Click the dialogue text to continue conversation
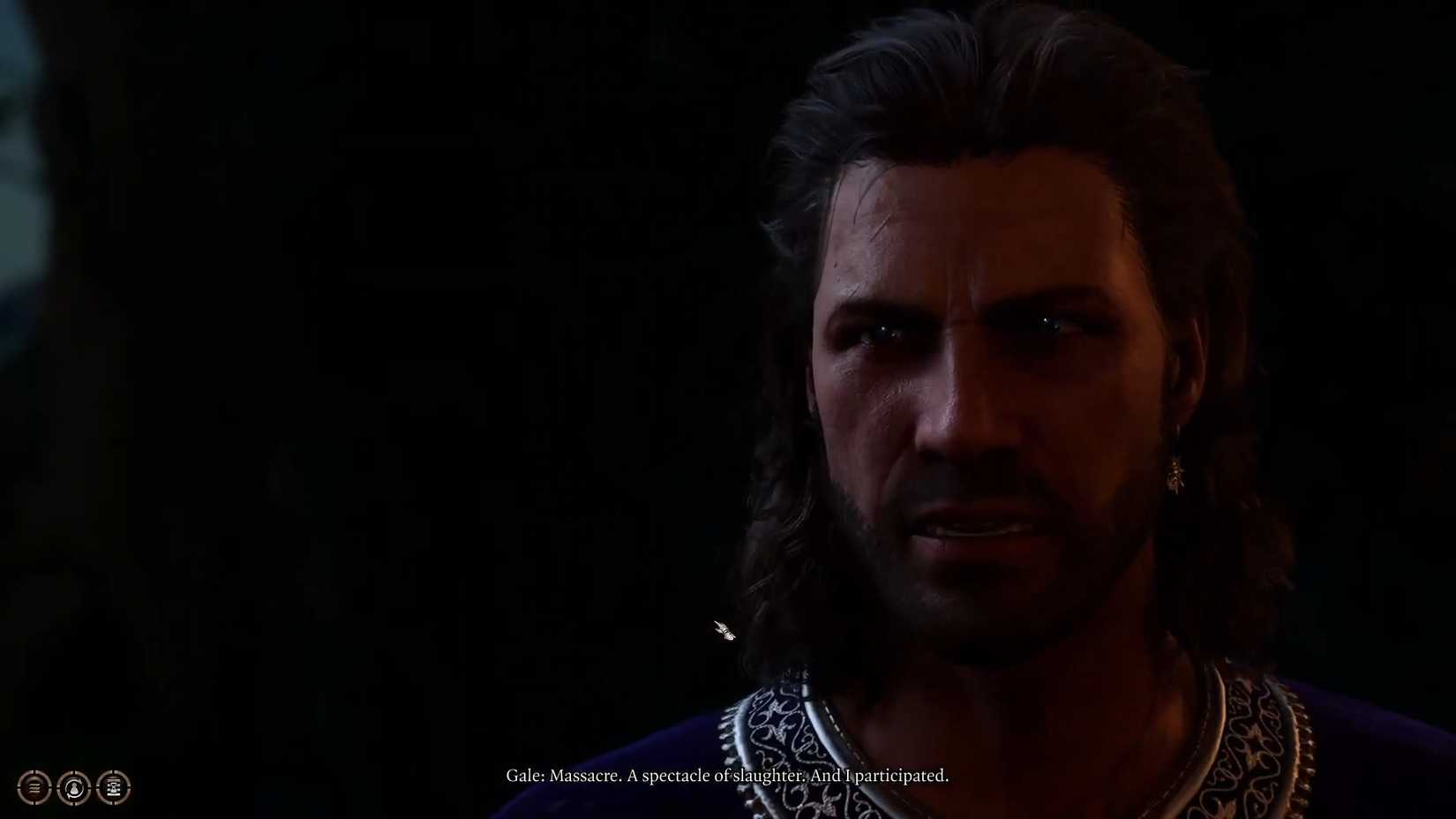This screenshot has height=819, width=1456. coord(728,776)
